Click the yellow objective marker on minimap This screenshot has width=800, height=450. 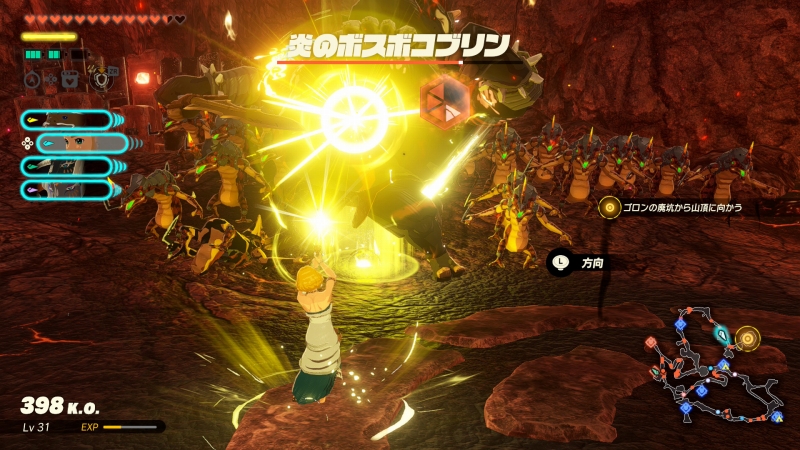746,338
